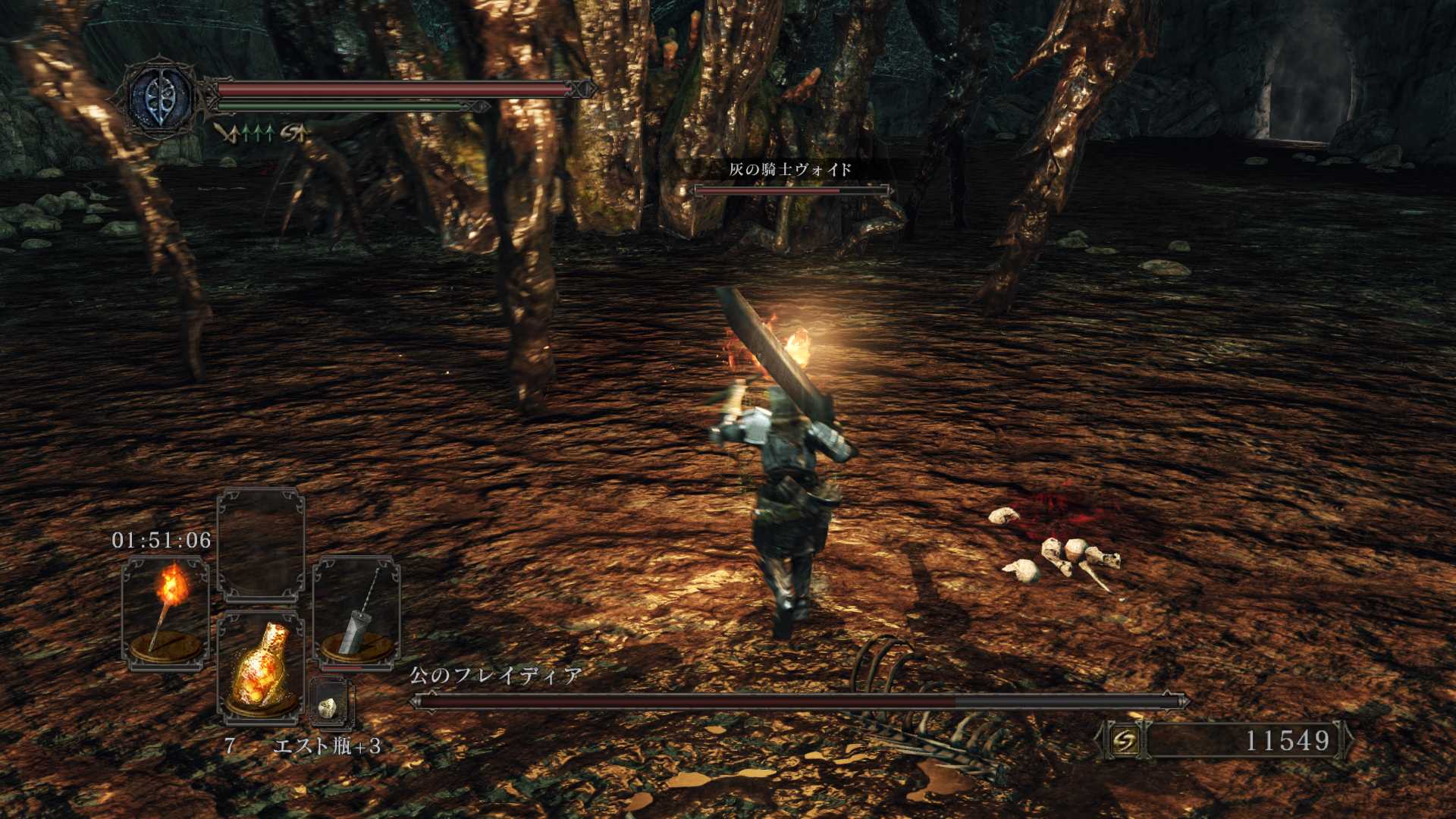1456x819 pixels.
Task: Click the souls counter emblem icon
Action: click(1123, 740)
